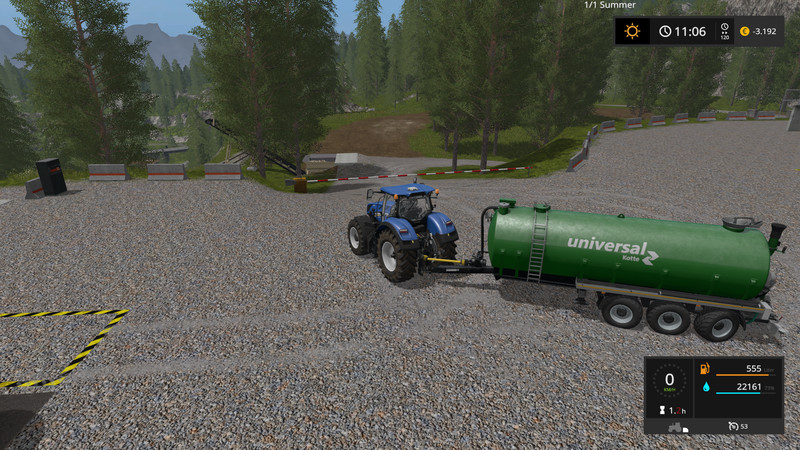Click the sun weather icon

tap(632, 31)
